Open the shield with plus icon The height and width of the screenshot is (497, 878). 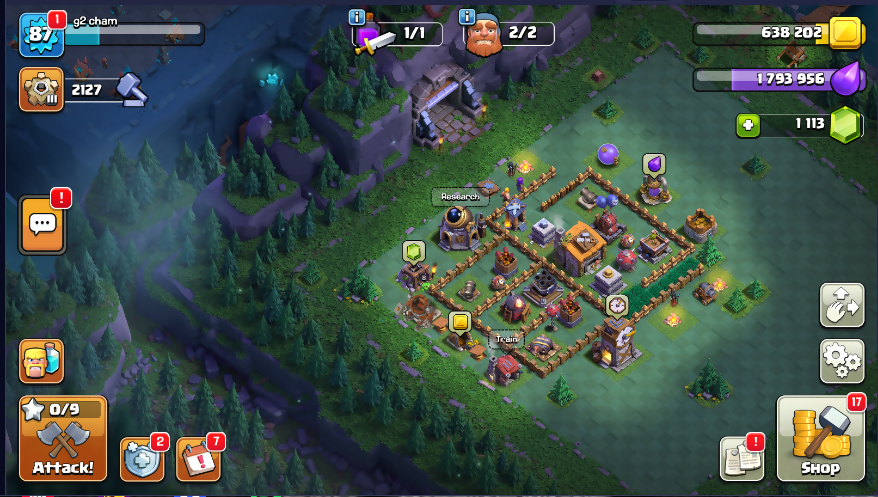tap(141, 460)
